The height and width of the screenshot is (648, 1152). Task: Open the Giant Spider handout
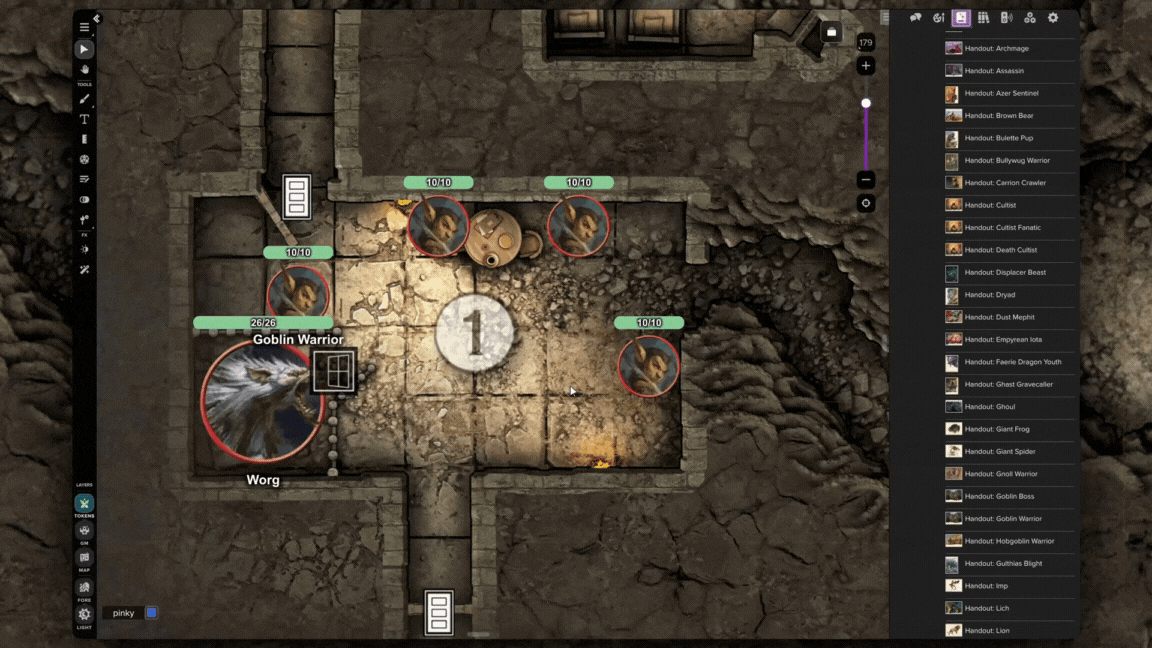pos(1000,452)
